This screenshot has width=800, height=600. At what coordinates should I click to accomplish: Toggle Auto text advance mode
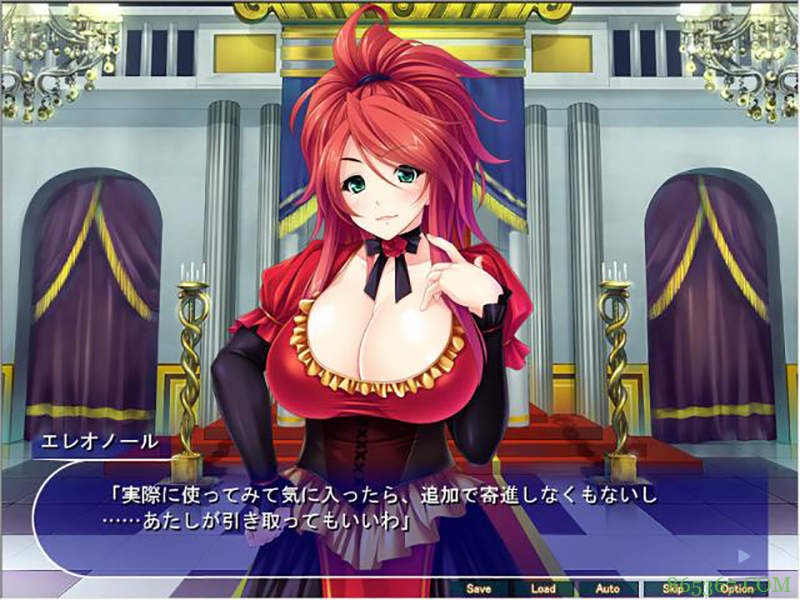coord(607,589)
